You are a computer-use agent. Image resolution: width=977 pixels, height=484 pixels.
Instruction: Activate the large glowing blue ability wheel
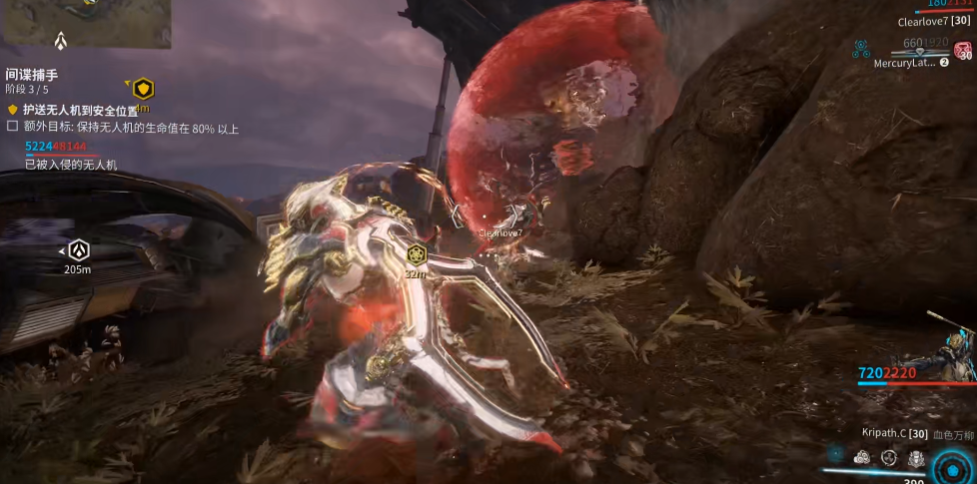point(950,470)
